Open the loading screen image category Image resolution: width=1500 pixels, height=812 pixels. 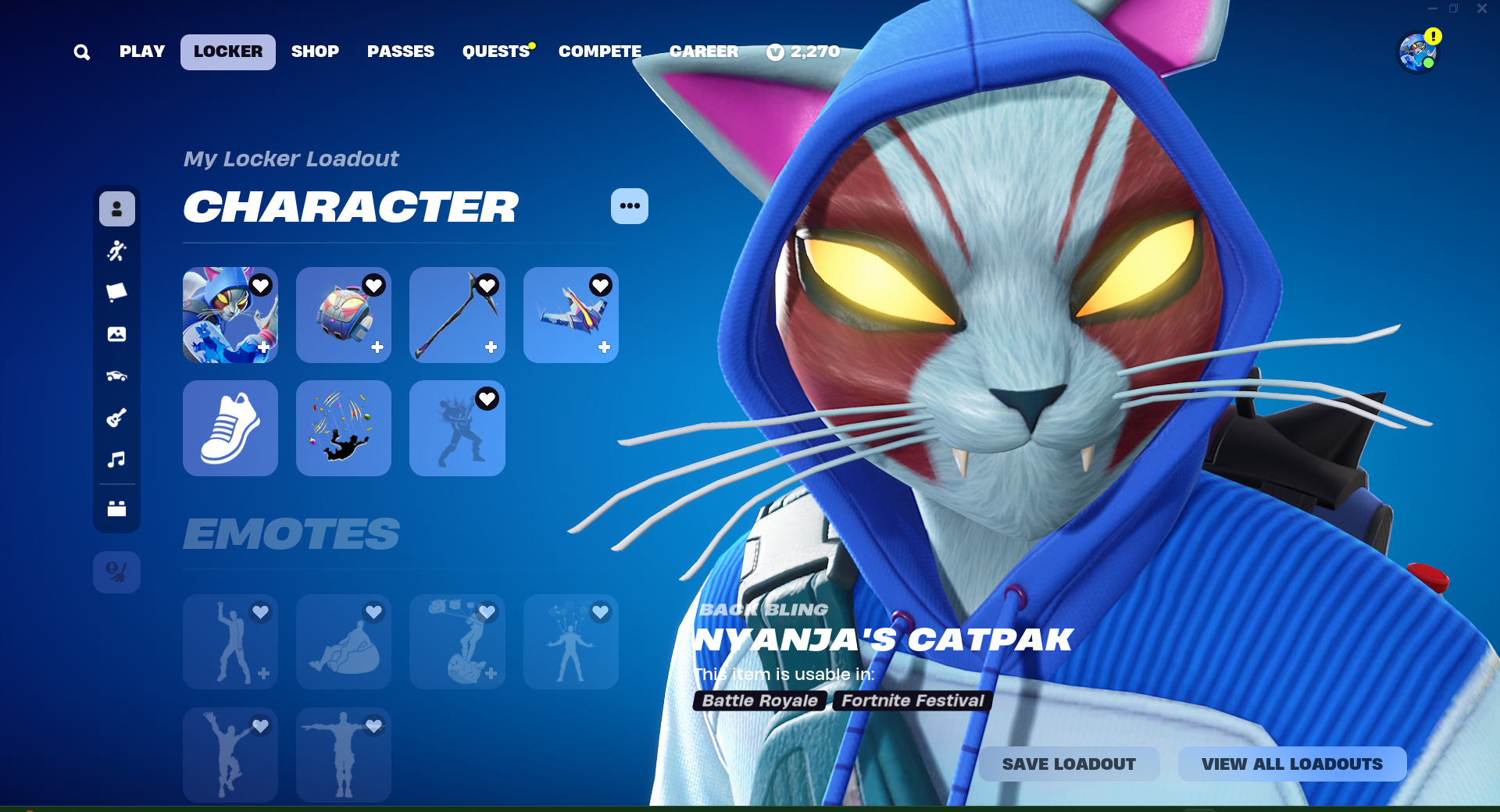click(116, 334)
